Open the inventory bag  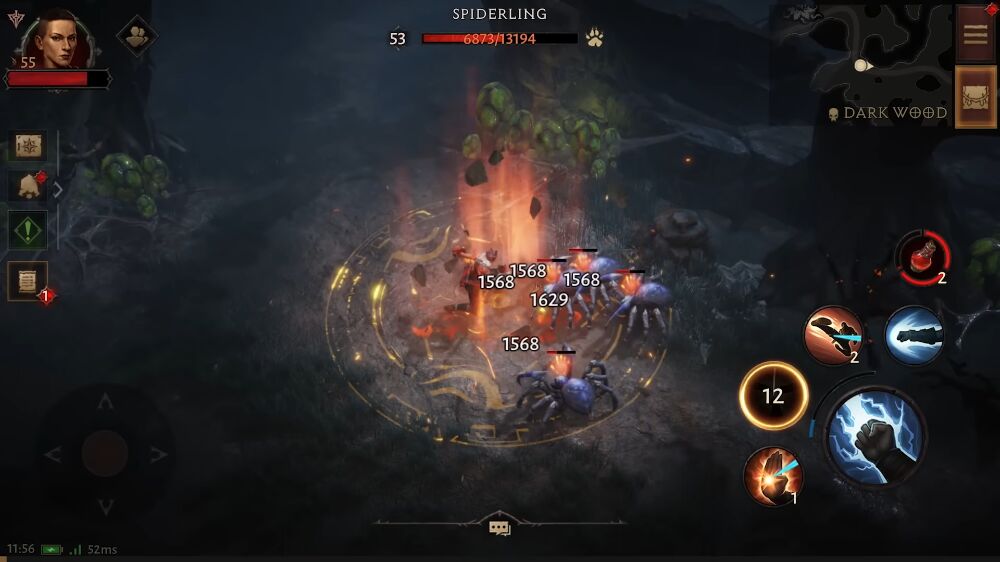coord(975,97)
